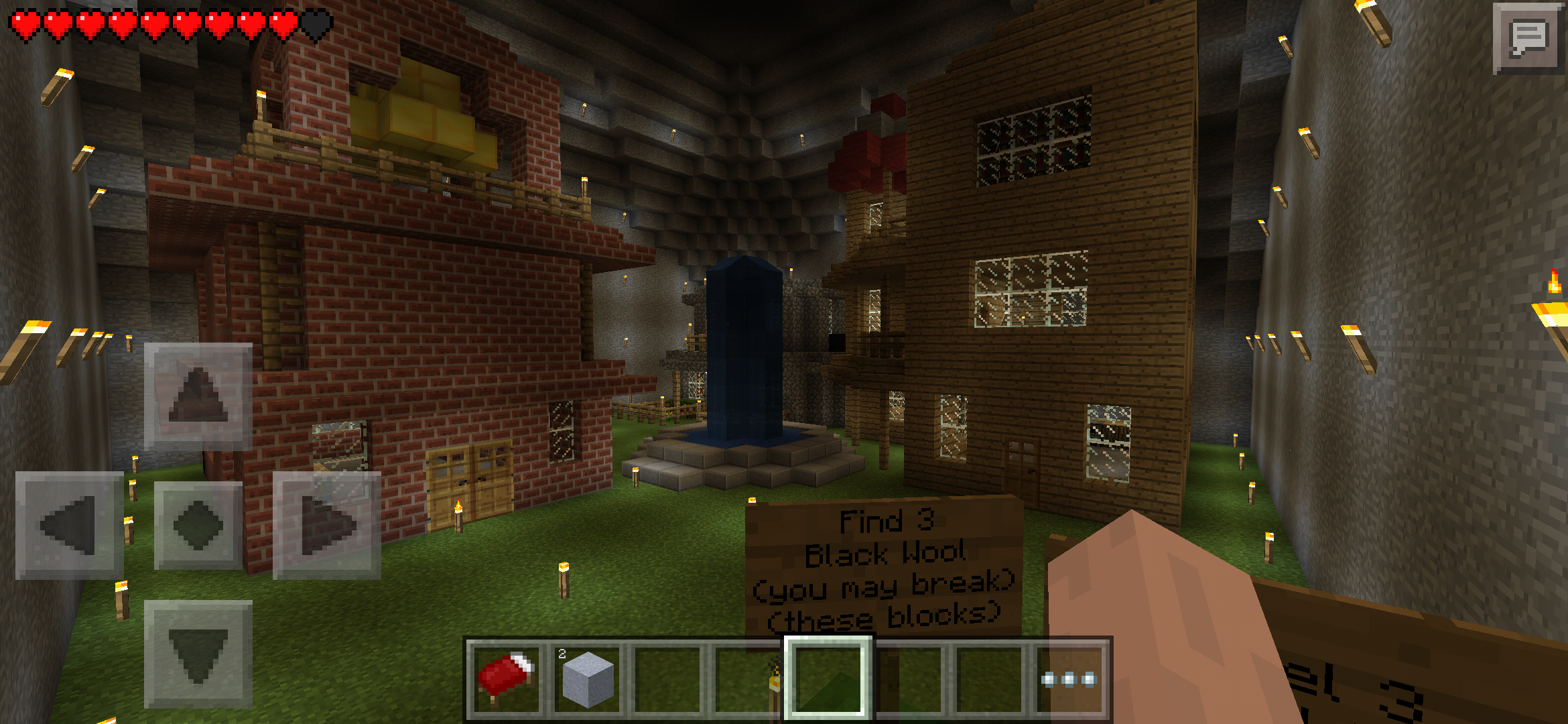The height and width of the screenshot is (724, 1568).
Task: Tap the move forward arrow
Action: (x=198, y=396)
